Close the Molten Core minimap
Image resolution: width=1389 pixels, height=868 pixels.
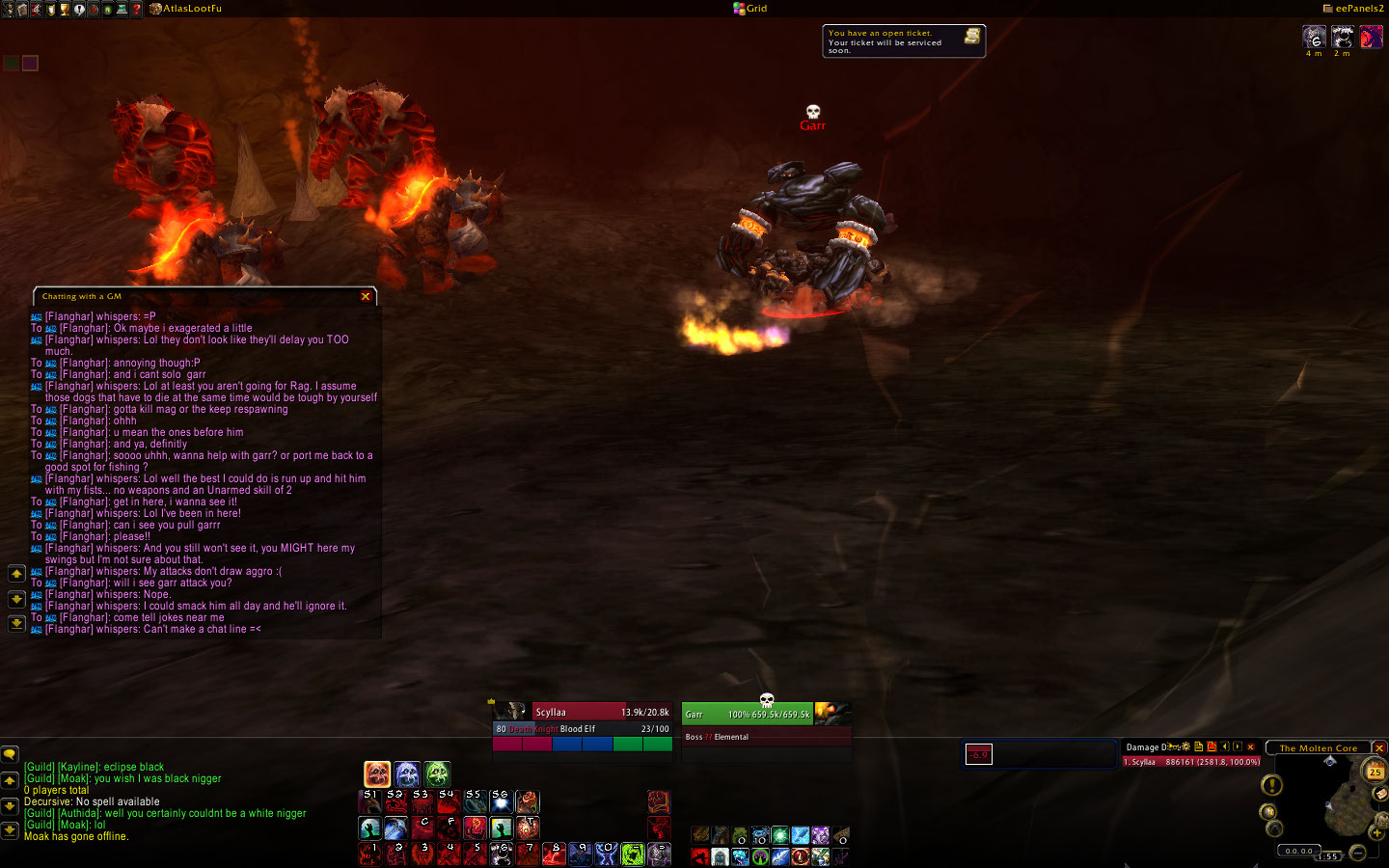(1379, 748)
